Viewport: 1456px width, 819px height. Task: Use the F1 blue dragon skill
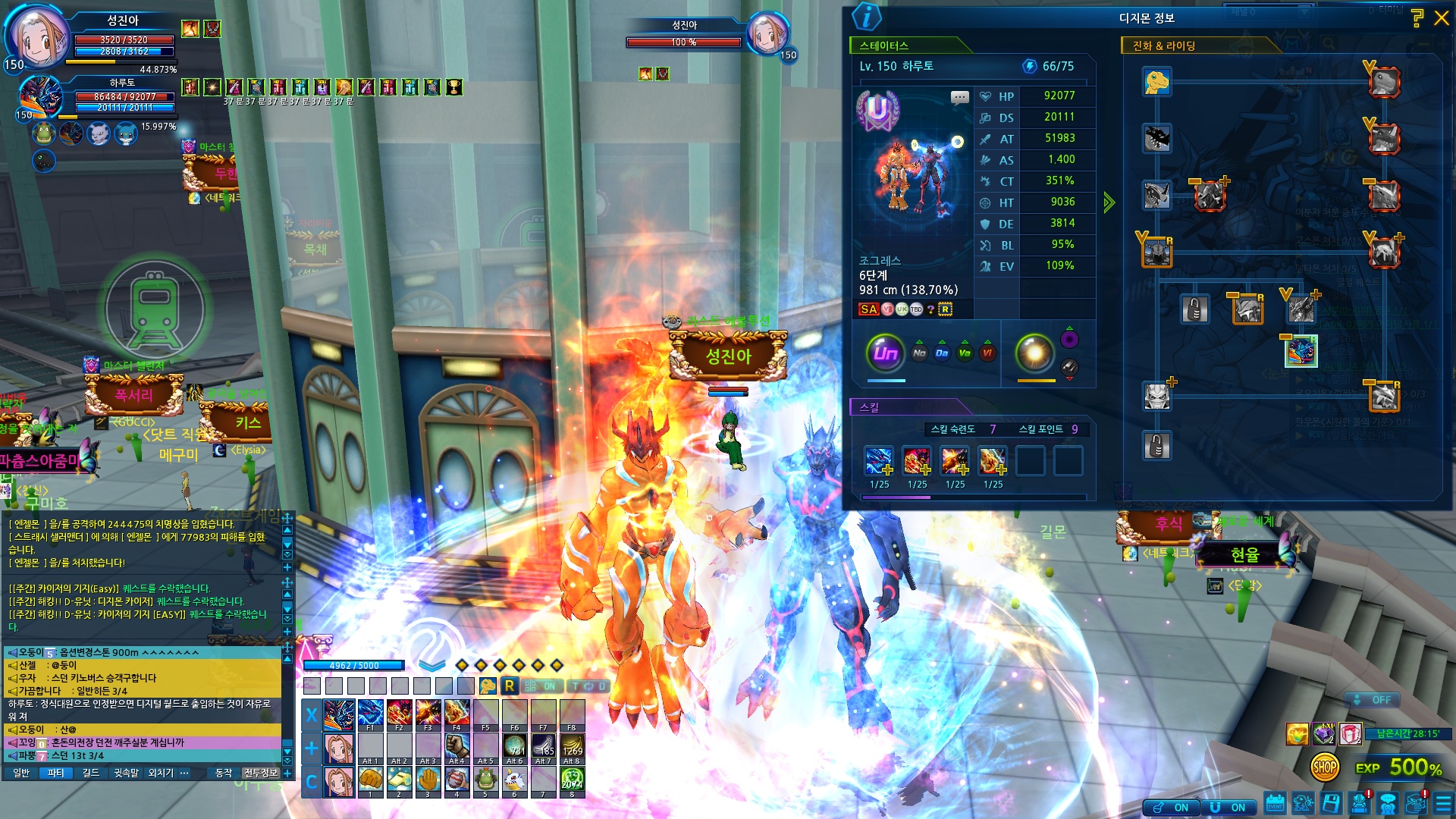[370, 714]
